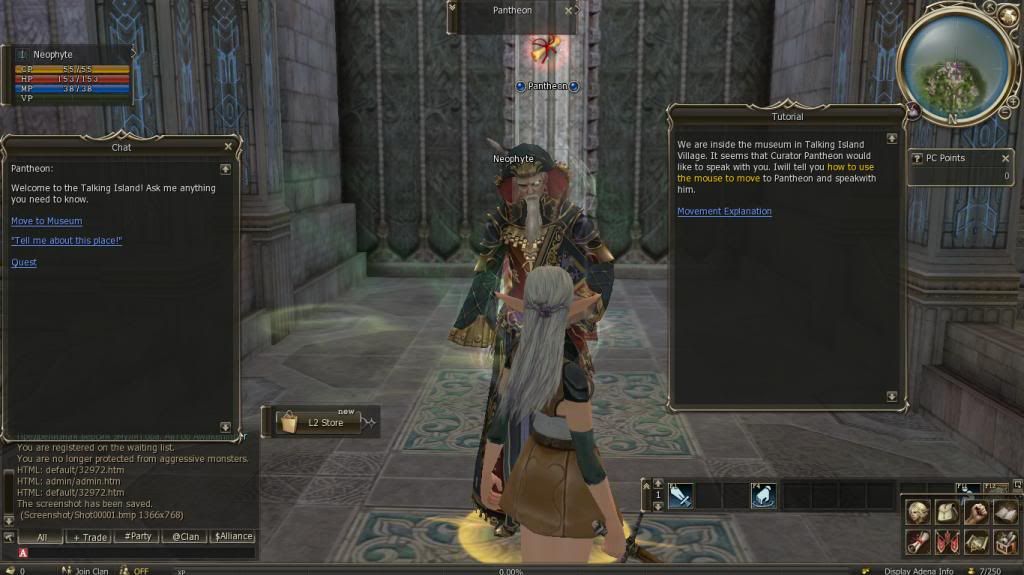This screenshot has height=575, width=1024.
Task: Click the Join Clan button
Action: (x=92, y=571)
